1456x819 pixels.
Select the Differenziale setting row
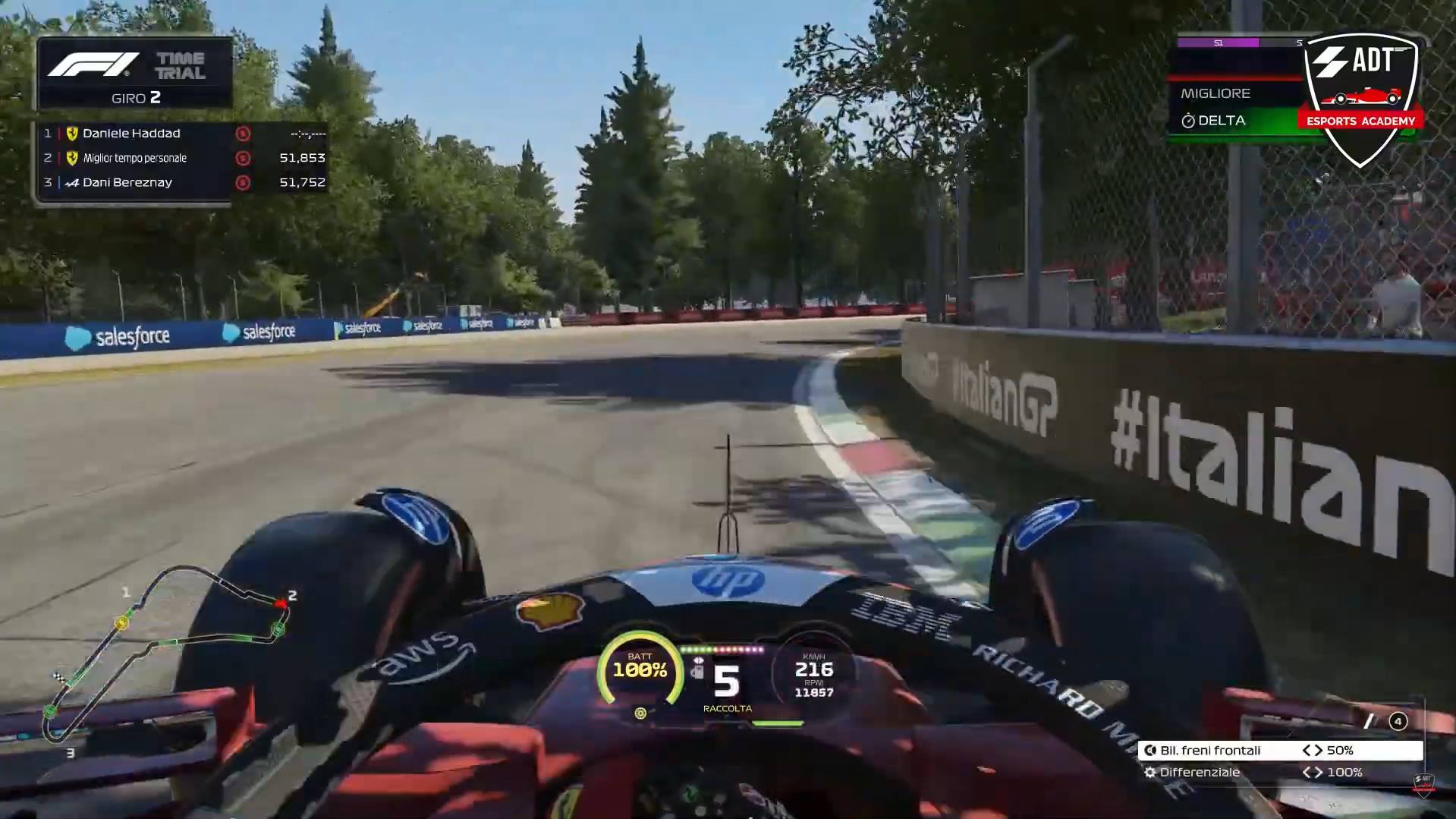pyautogui.click(x=1279, y=772)
